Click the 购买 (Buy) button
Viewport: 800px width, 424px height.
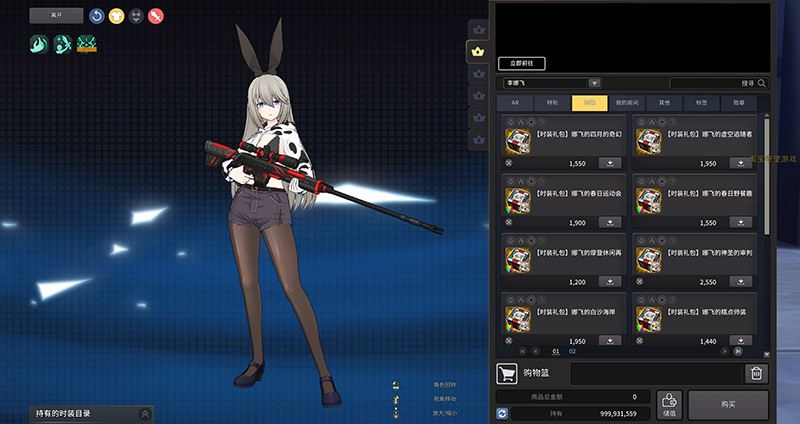click(x=728, y=404)
